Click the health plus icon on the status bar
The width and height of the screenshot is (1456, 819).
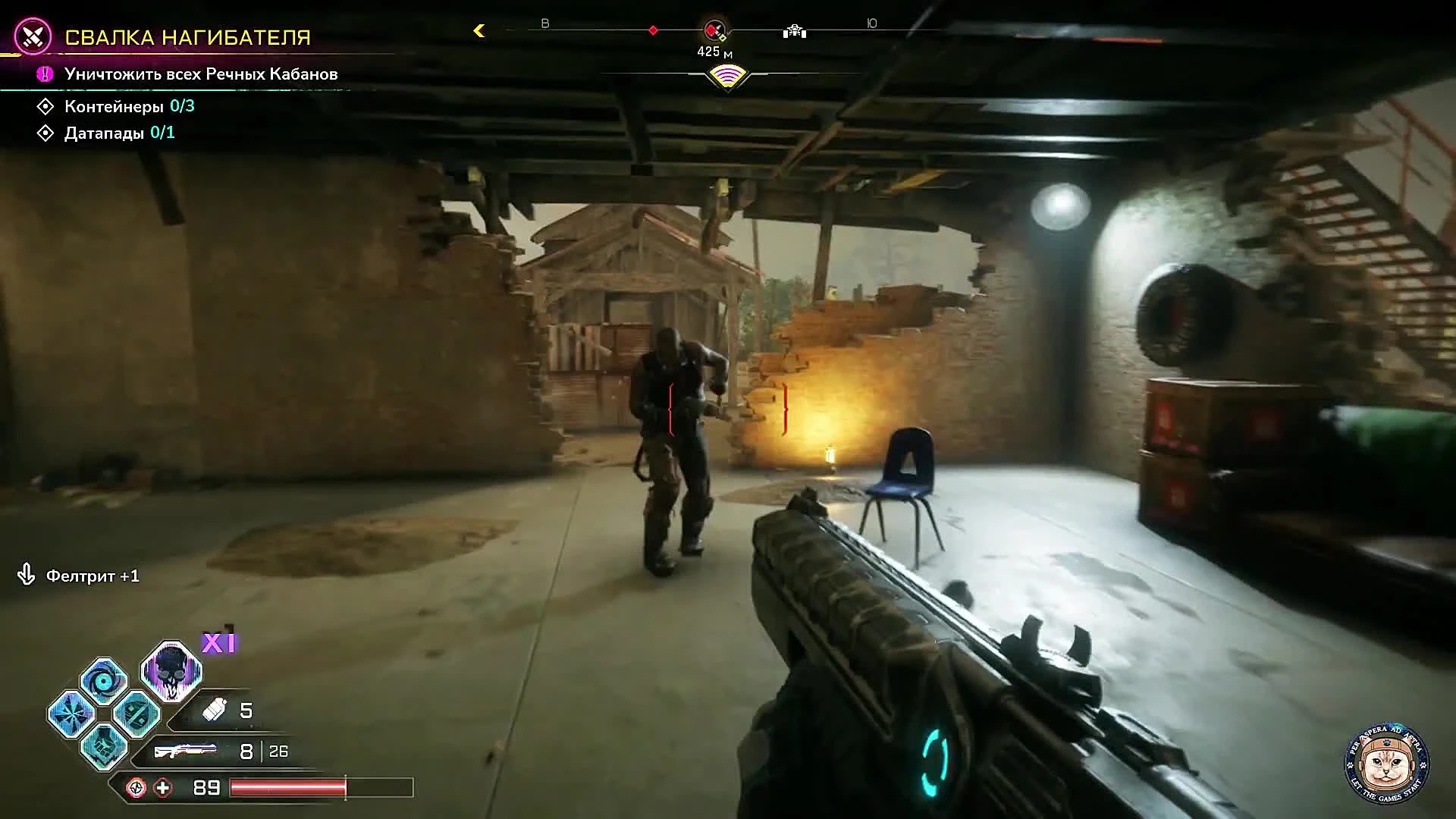pos(164,789)
